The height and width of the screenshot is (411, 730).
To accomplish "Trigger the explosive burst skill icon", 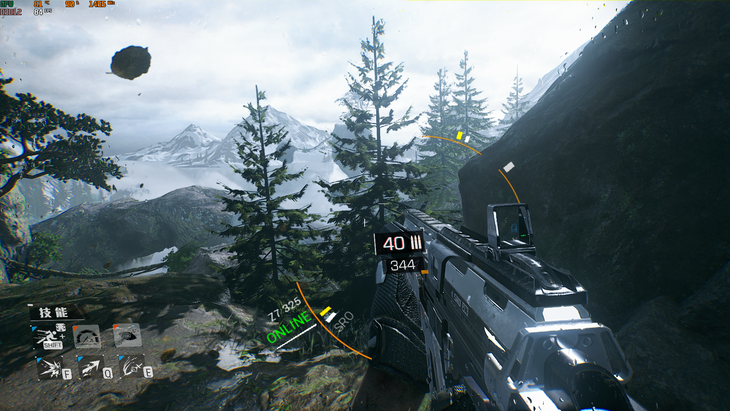I will (50, 368).
